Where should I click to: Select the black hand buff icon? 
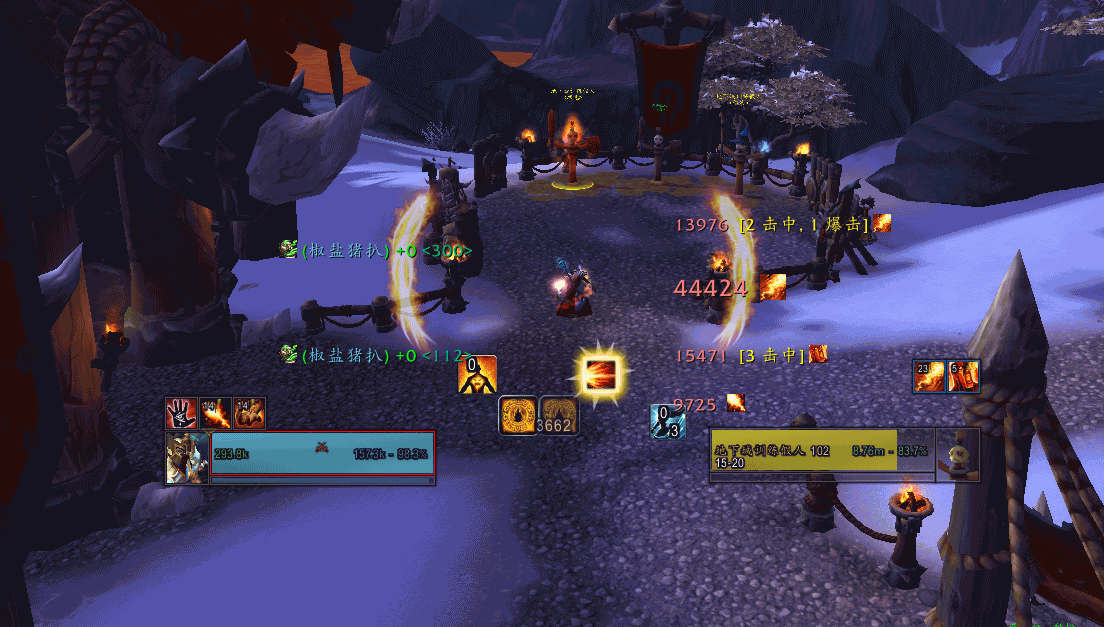click(182, 413)
